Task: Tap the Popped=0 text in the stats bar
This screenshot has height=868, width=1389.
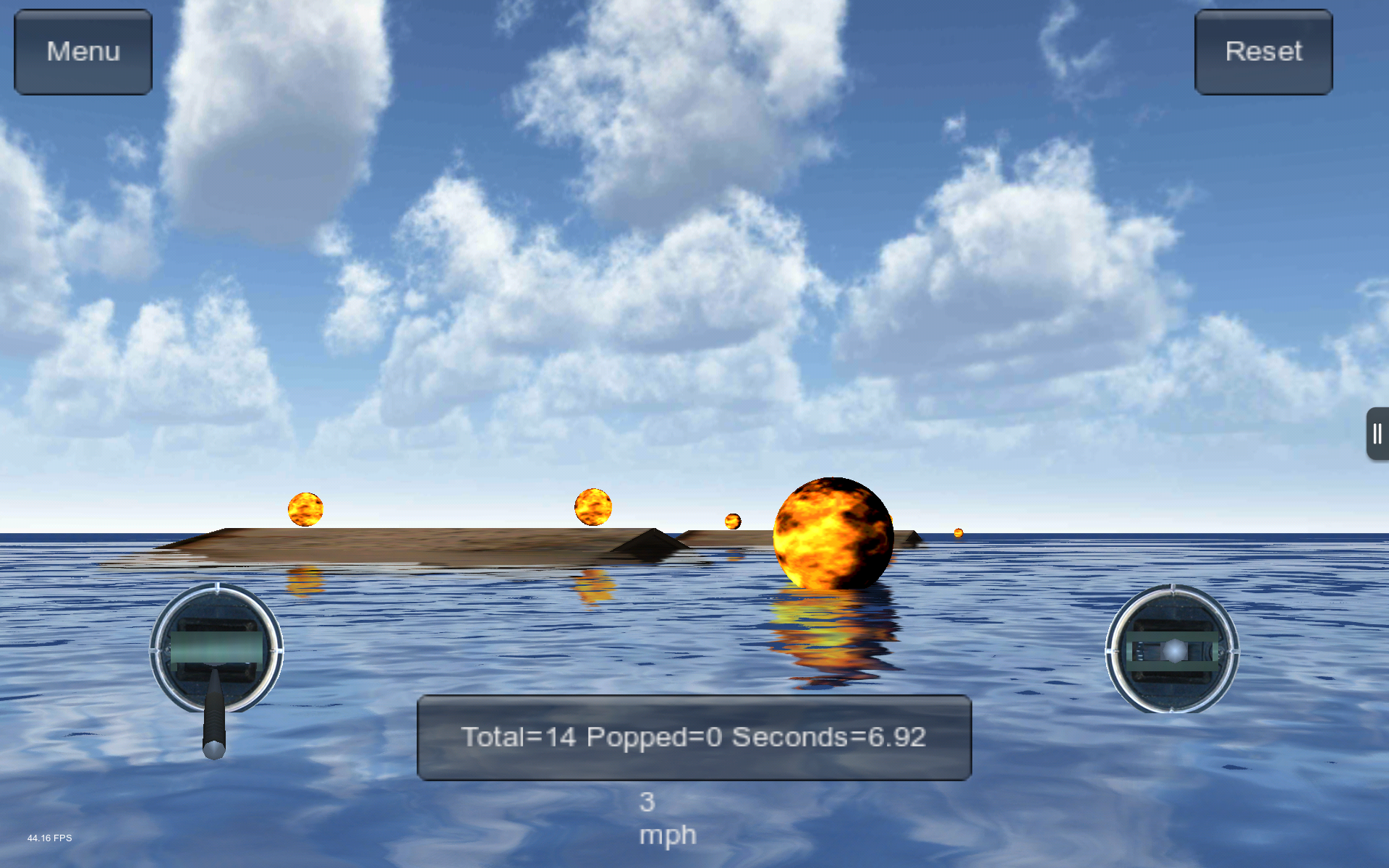Action: tap(655, 738)
